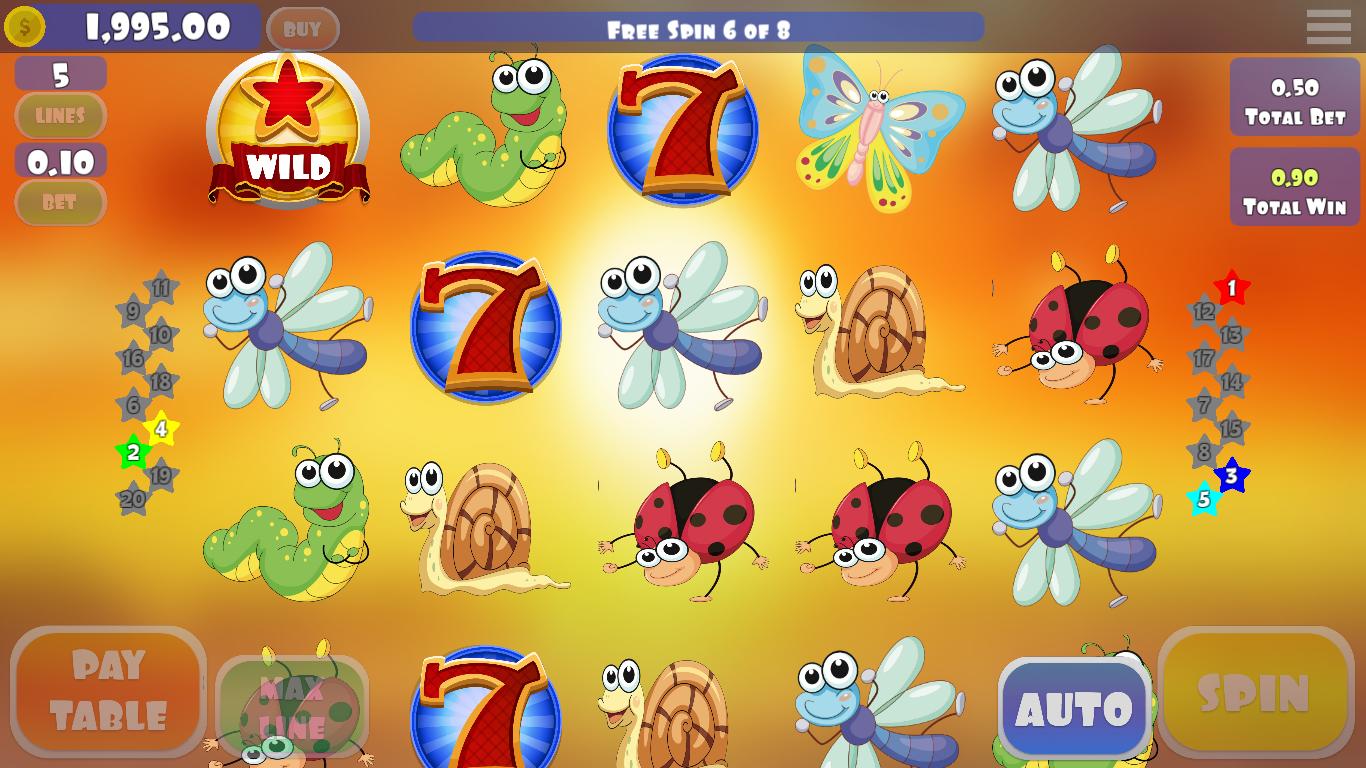Select the cyan payline star number 5
The width and height of the screenshot is (1366, 768).
tap(1206, 497)
